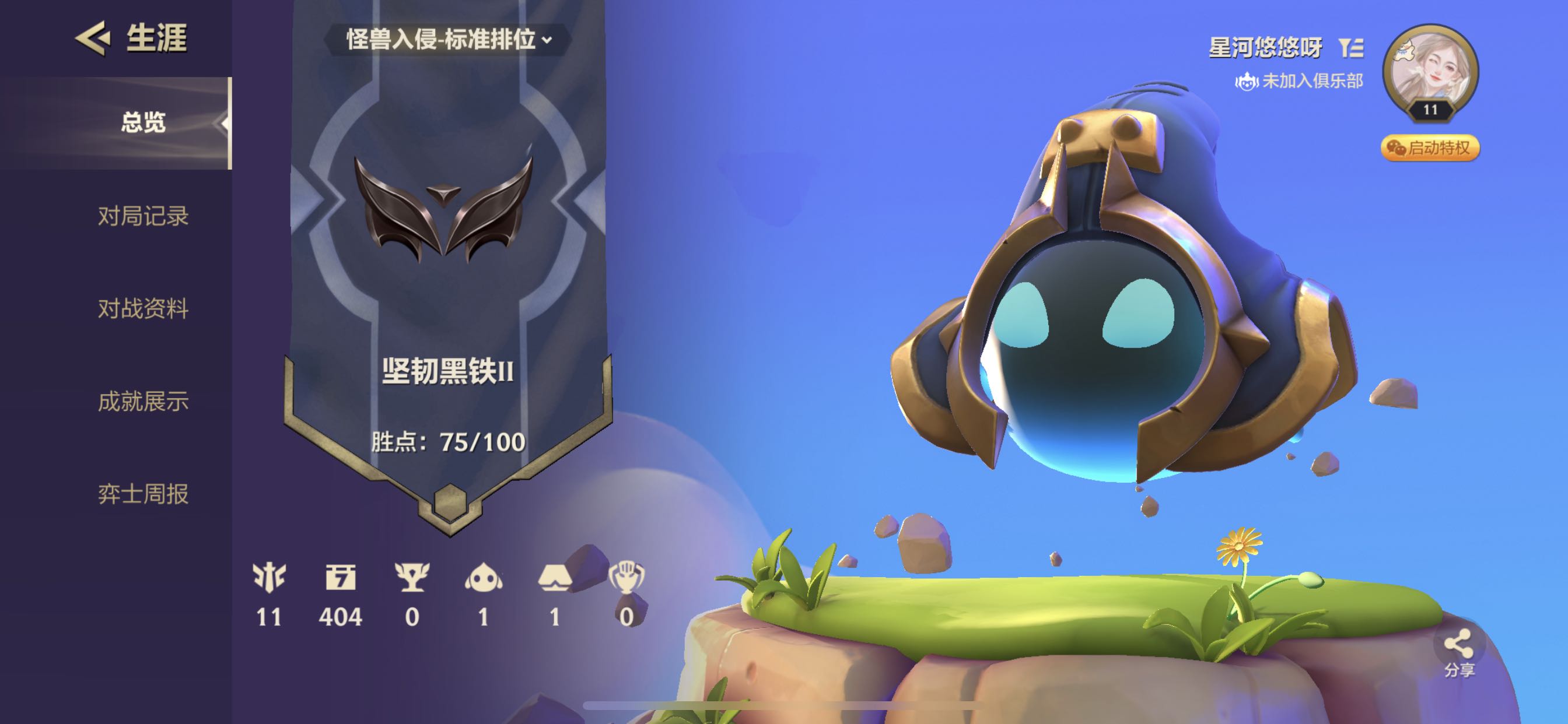Tap the trophy icon stat
This screenshot has height=724, width=1568.
pos(412,577)
